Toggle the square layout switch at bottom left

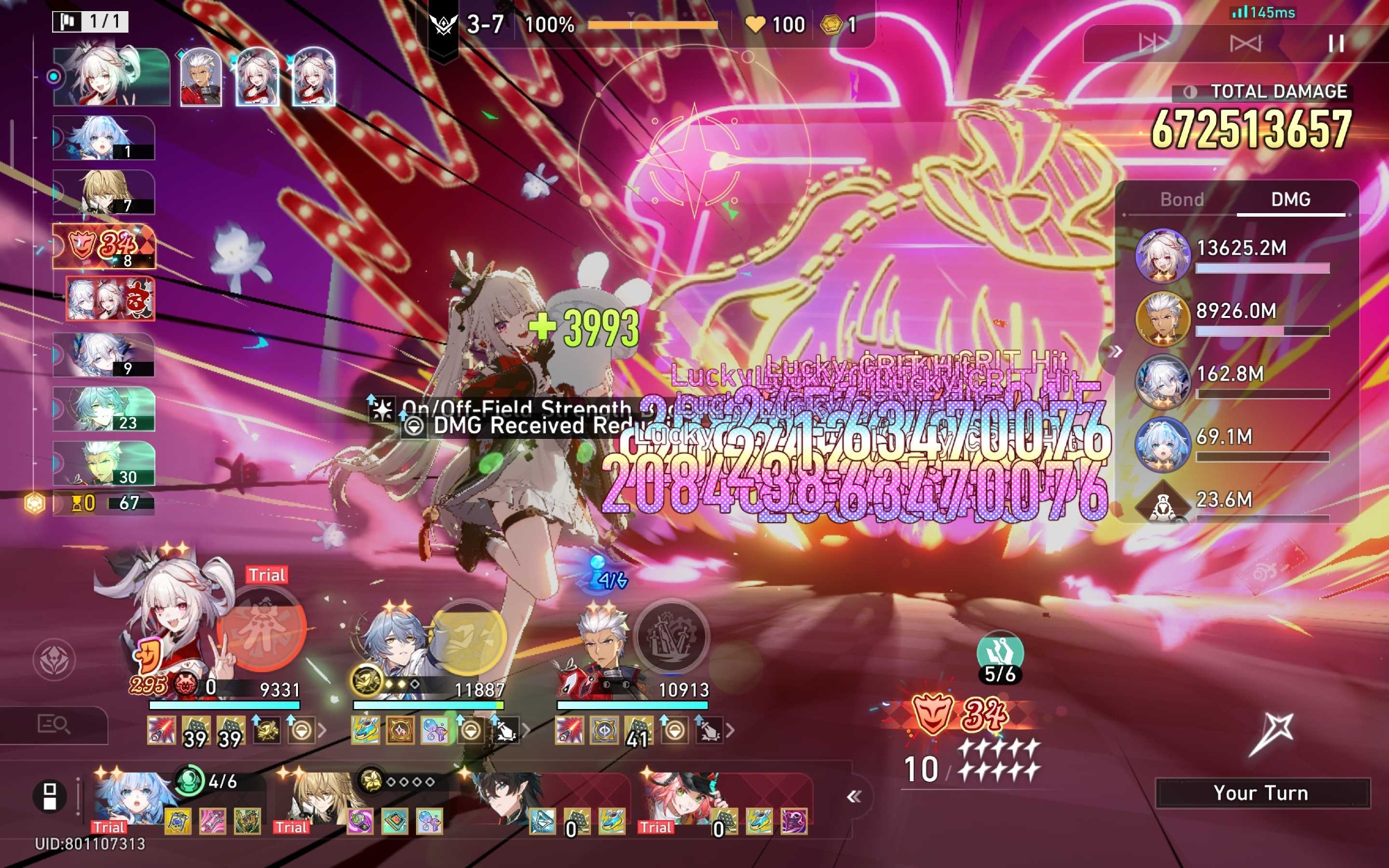[50, 796]
